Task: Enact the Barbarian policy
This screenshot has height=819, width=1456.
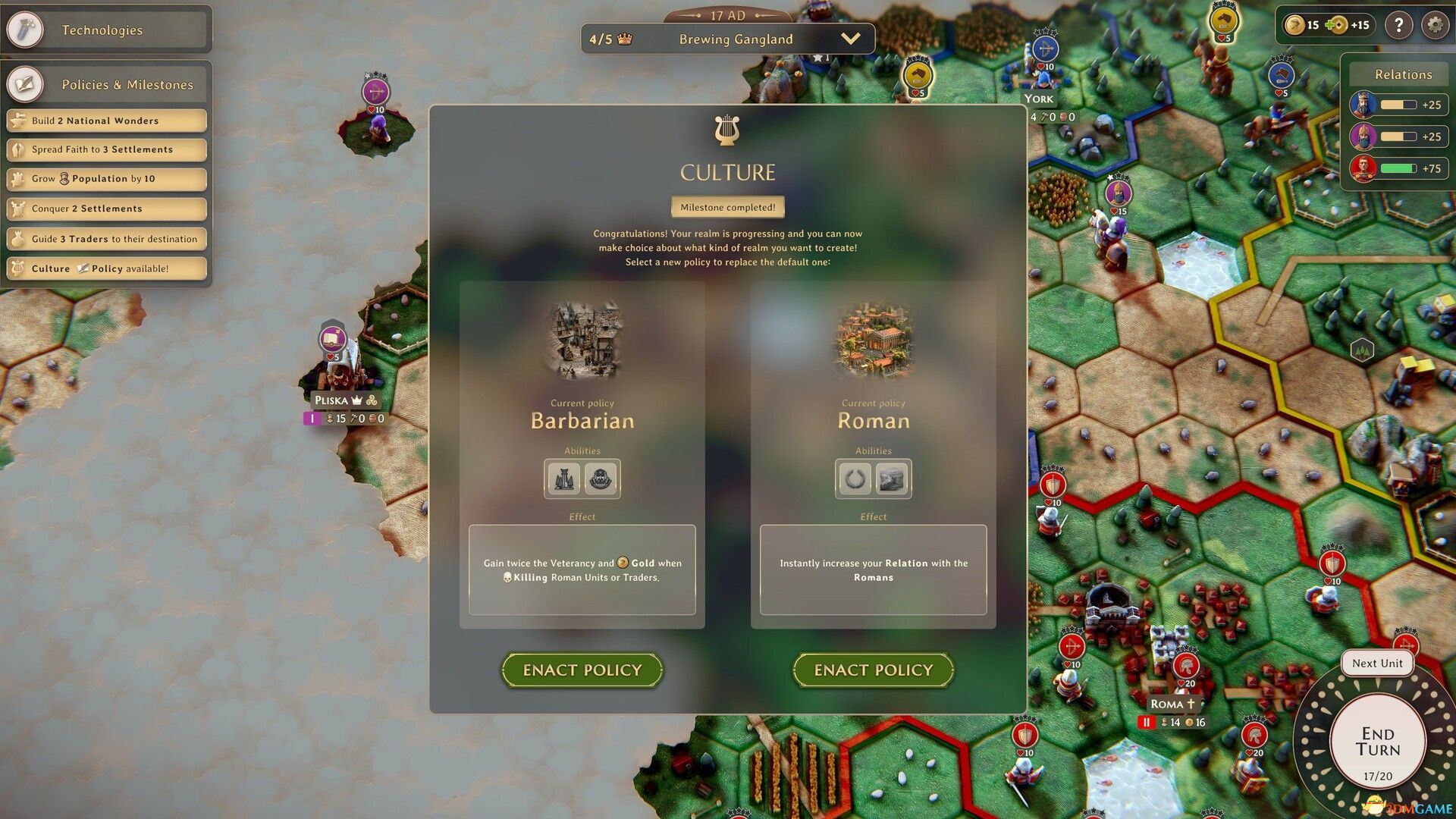Action: [582, 670]
